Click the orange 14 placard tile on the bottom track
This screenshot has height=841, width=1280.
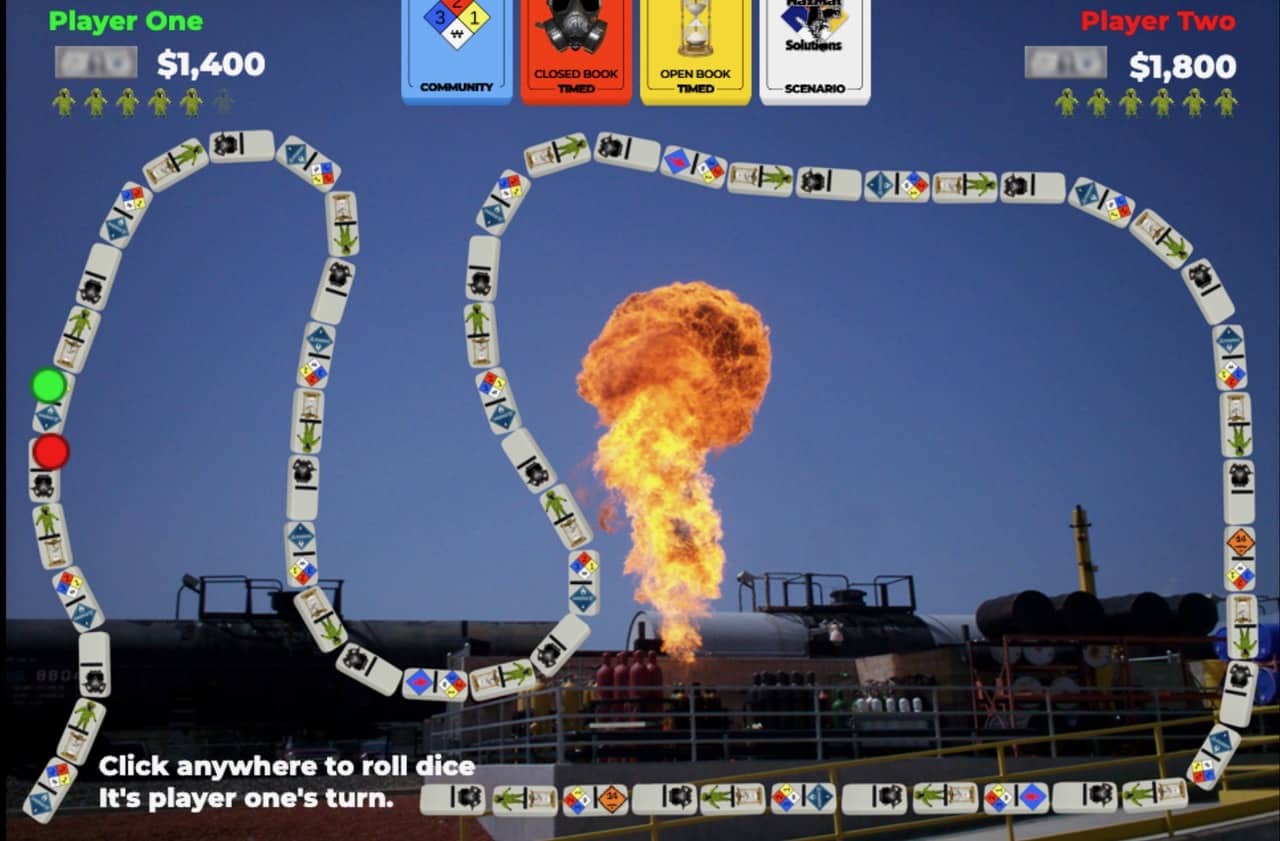click(x=614, y=798)
